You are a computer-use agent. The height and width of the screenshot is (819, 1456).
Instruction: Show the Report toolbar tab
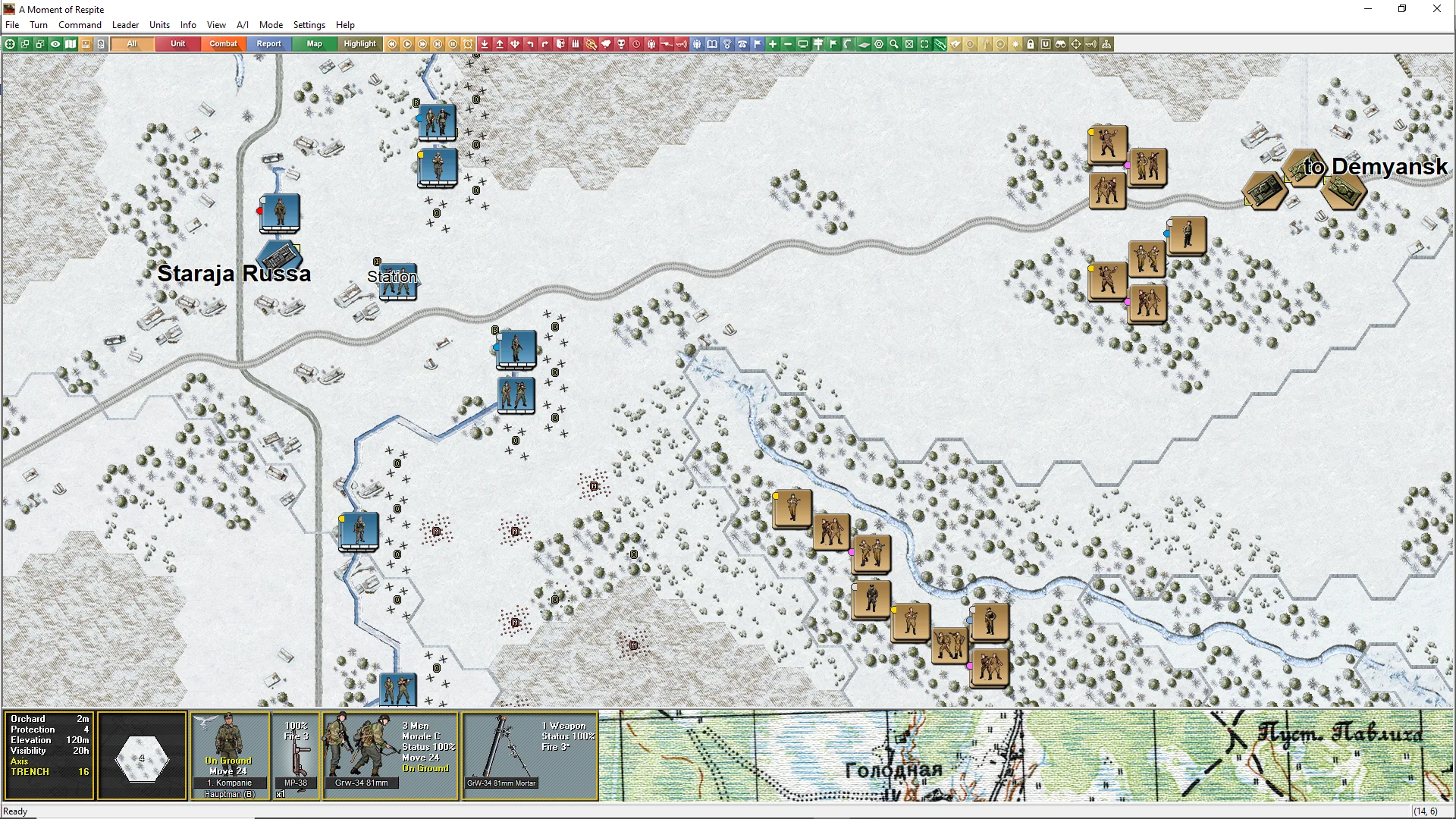point(268,44)
